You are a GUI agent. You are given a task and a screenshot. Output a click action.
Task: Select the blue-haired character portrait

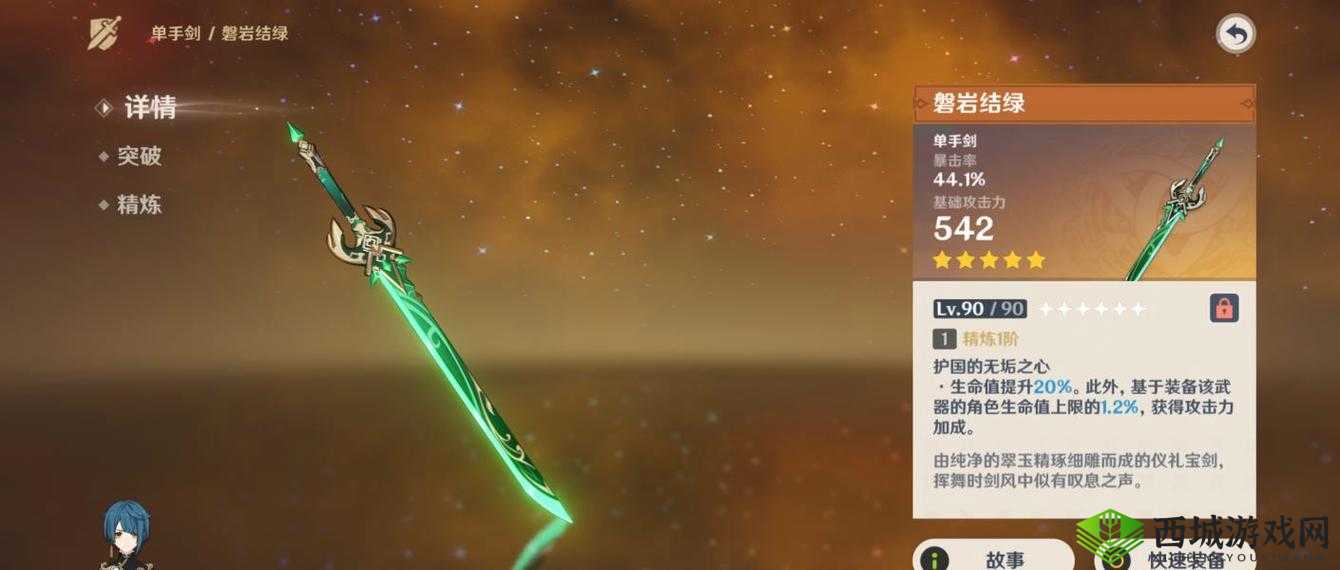(x=127, y=535)
